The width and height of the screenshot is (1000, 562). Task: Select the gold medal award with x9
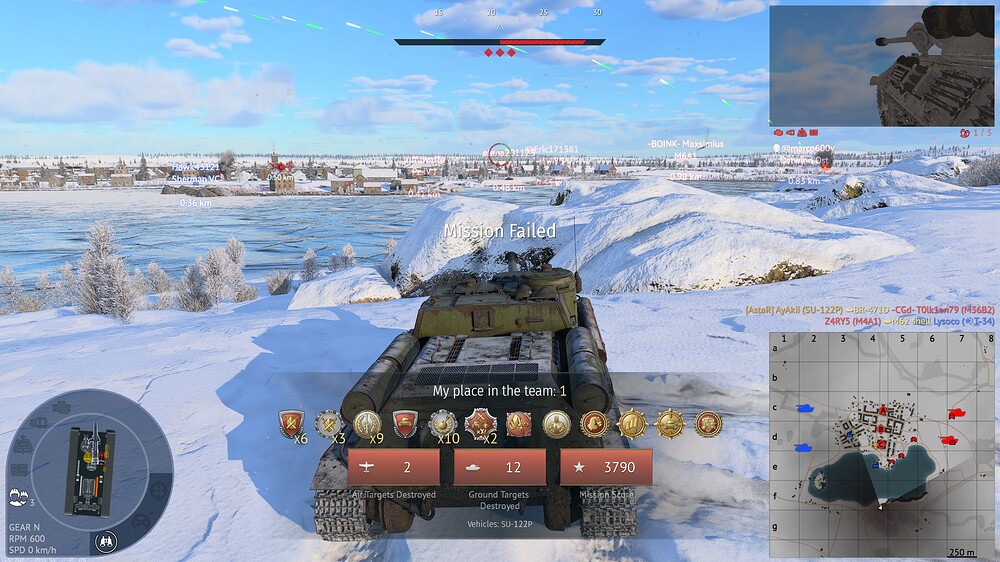pyautogui.click(x=367, y=425)
